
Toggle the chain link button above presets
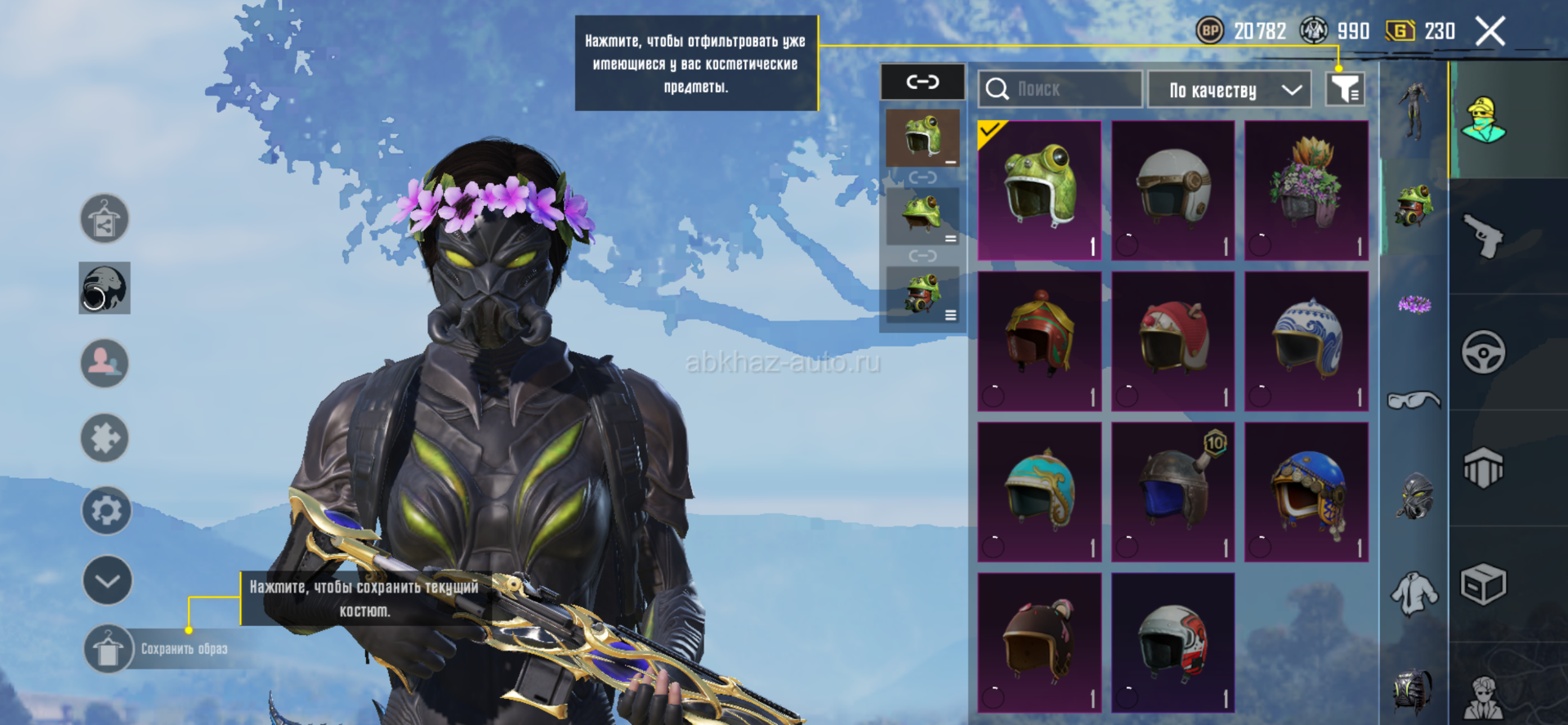[x=922, y=82]
